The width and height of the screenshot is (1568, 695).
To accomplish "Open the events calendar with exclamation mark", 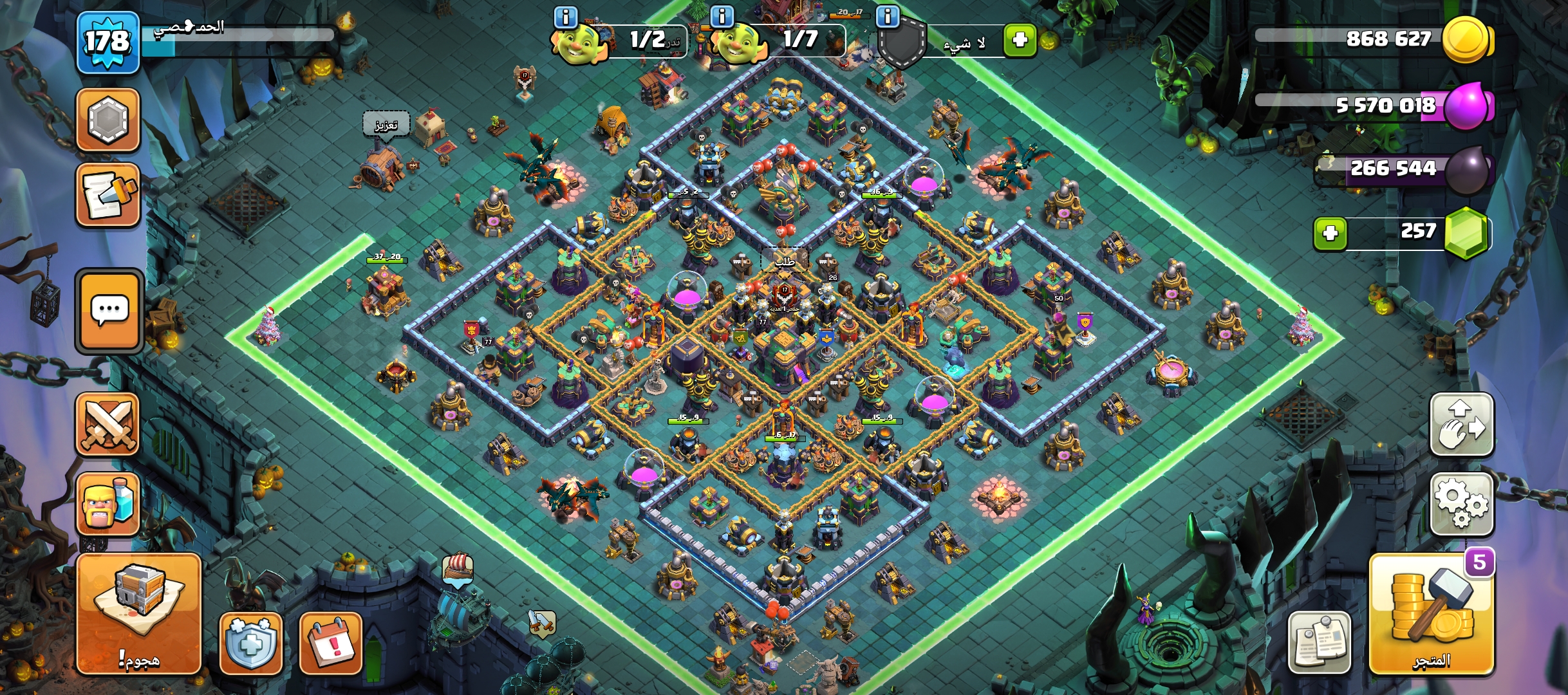I will pyautogui.click(x=331, y=643).
